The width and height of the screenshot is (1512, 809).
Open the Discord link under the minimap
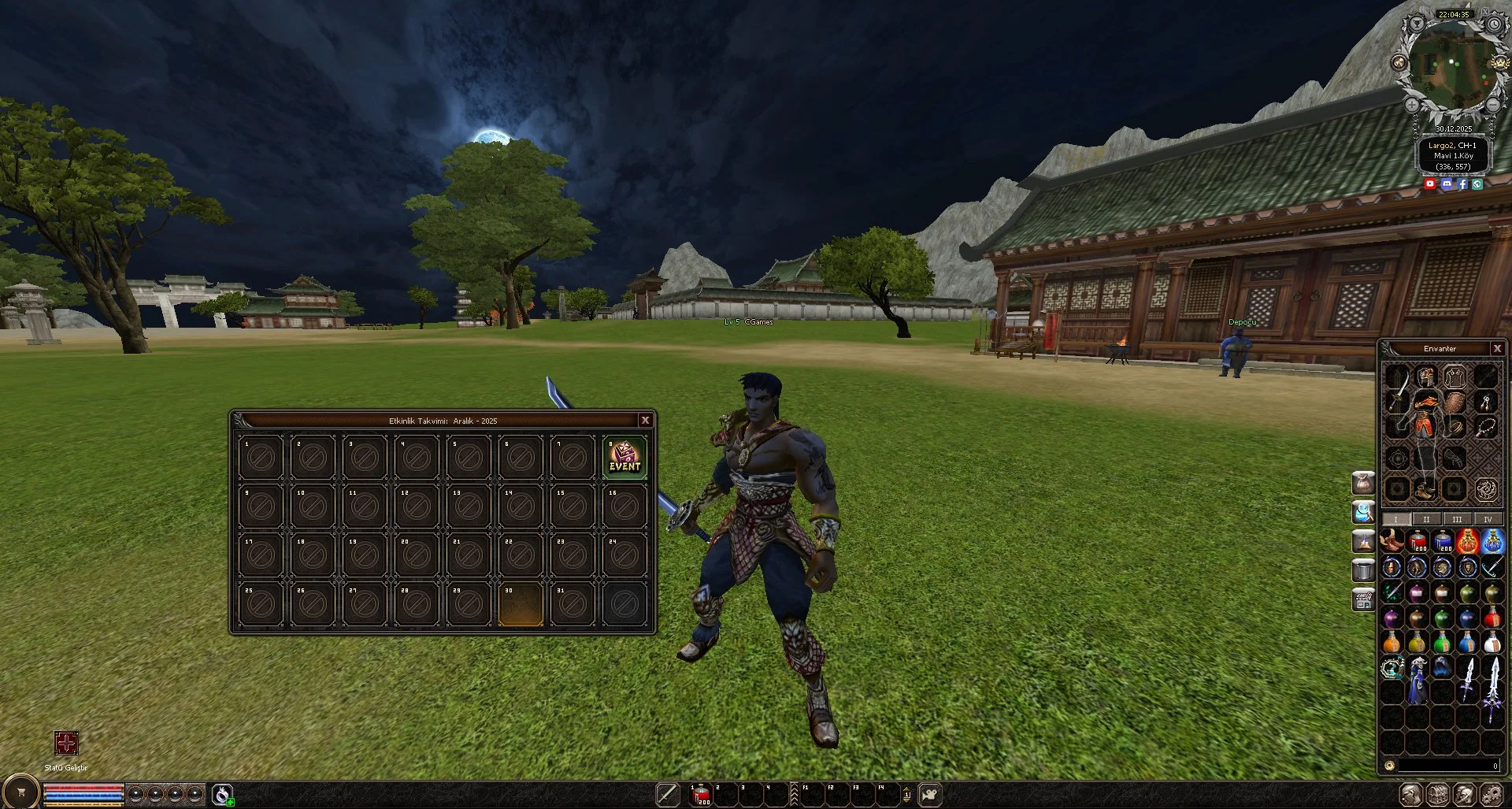[x=1447, y=184]
